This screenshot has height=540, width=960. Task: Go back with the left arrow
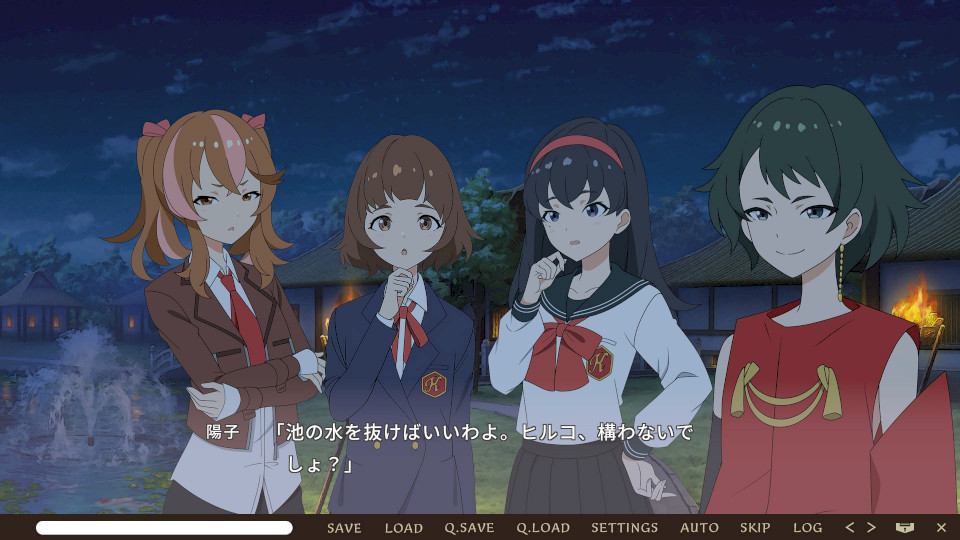(850, 527)
